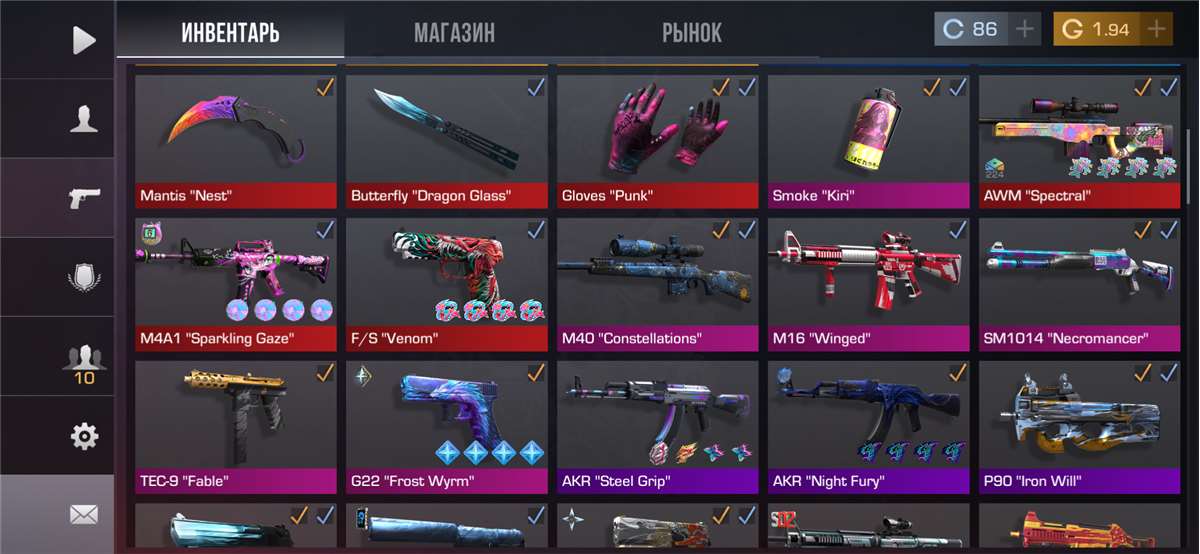This screenshot has width=1200, height=554.
Task: Open the settings gear in the sidebar
Action: tap(84, 436)
